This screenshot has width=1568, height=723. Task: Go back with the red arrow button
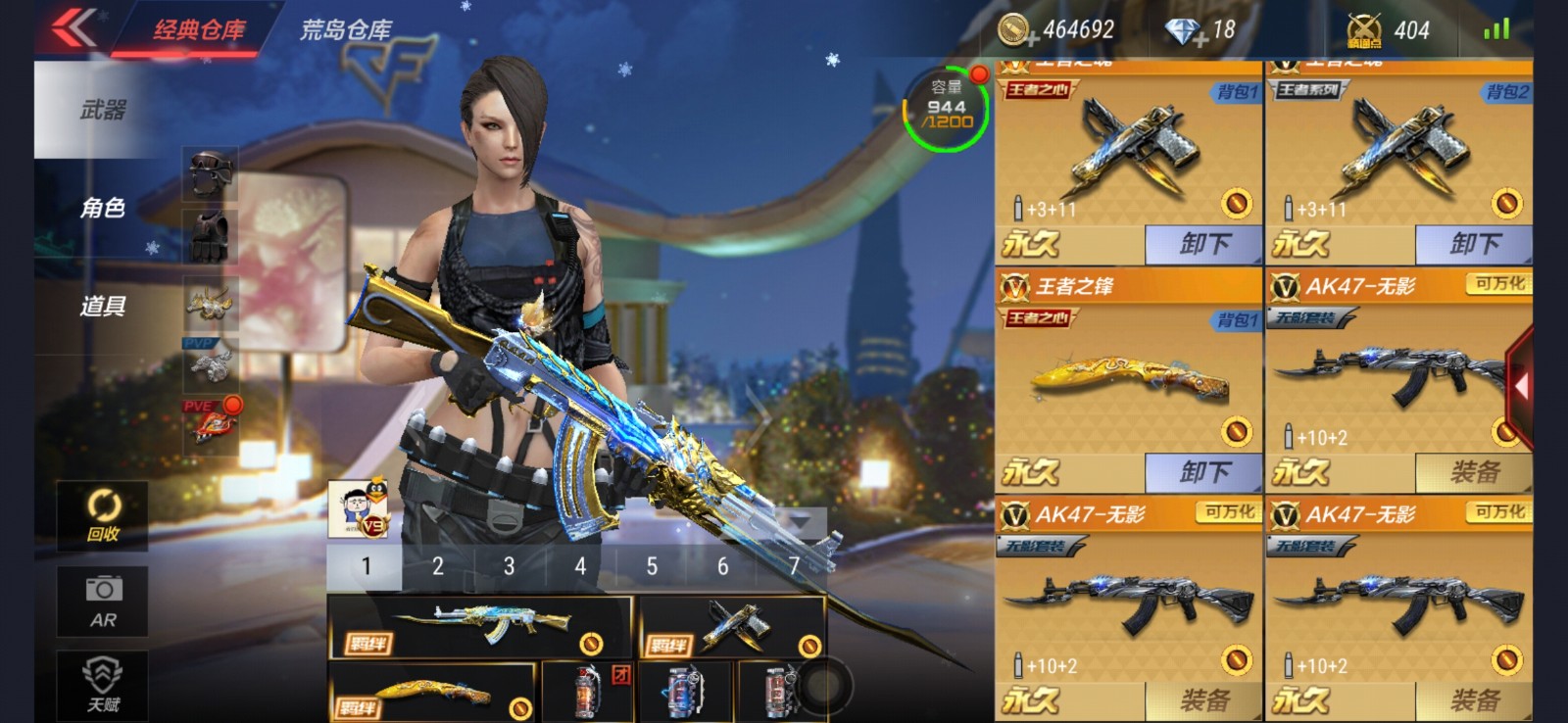(x=74, y=27)
